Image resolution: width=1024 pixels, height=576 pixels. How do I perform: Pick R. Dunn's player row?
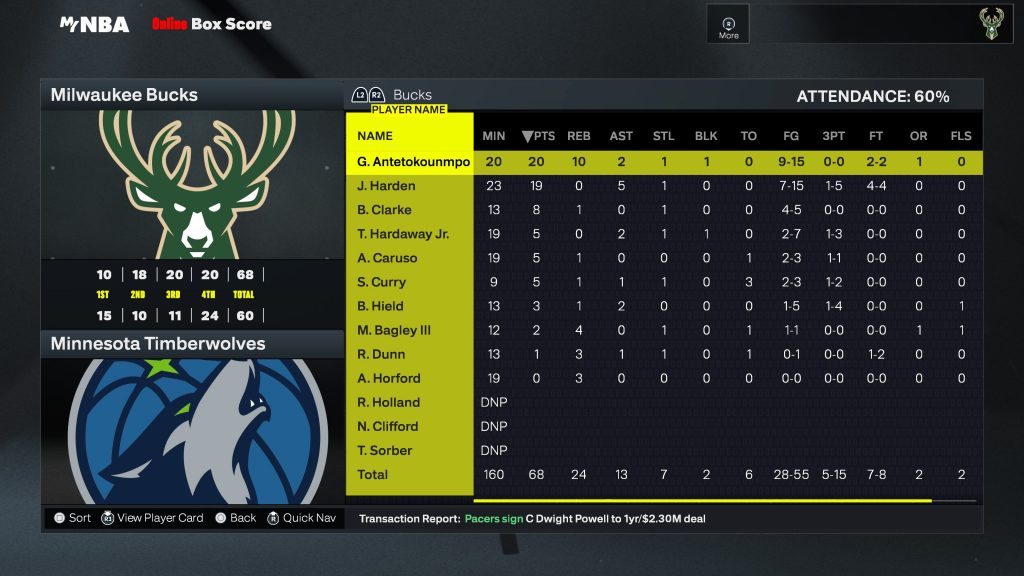click(381, 354)
